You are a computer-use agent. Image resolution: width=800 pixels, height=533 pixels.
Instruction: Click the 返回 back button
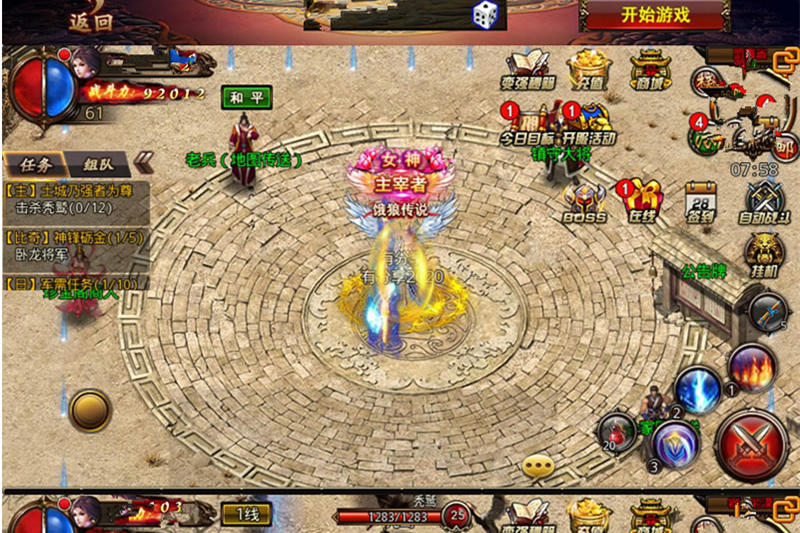coord(91,17)
